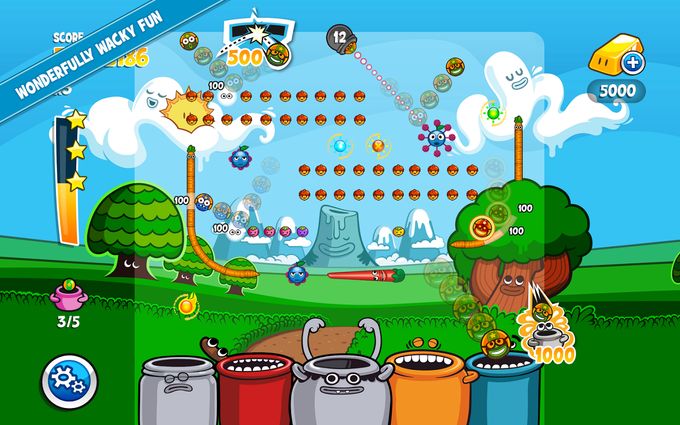This screenshot has width=680, height=425.
Task: Tap the plus button to buy gold
Action: click(x=632, y=64)
